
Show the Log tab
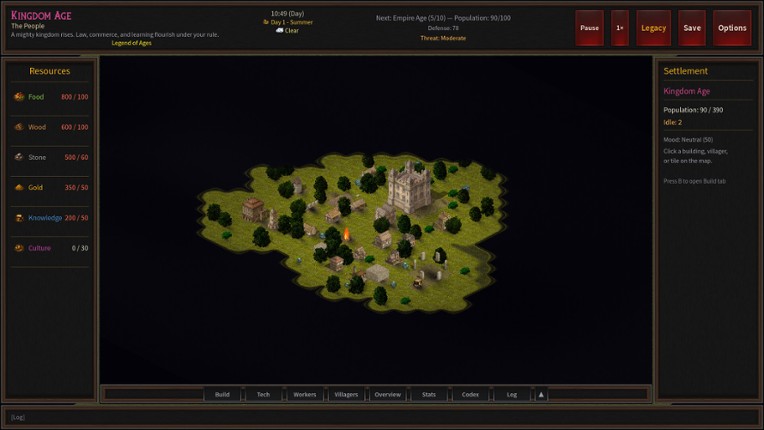click(512, 394)
